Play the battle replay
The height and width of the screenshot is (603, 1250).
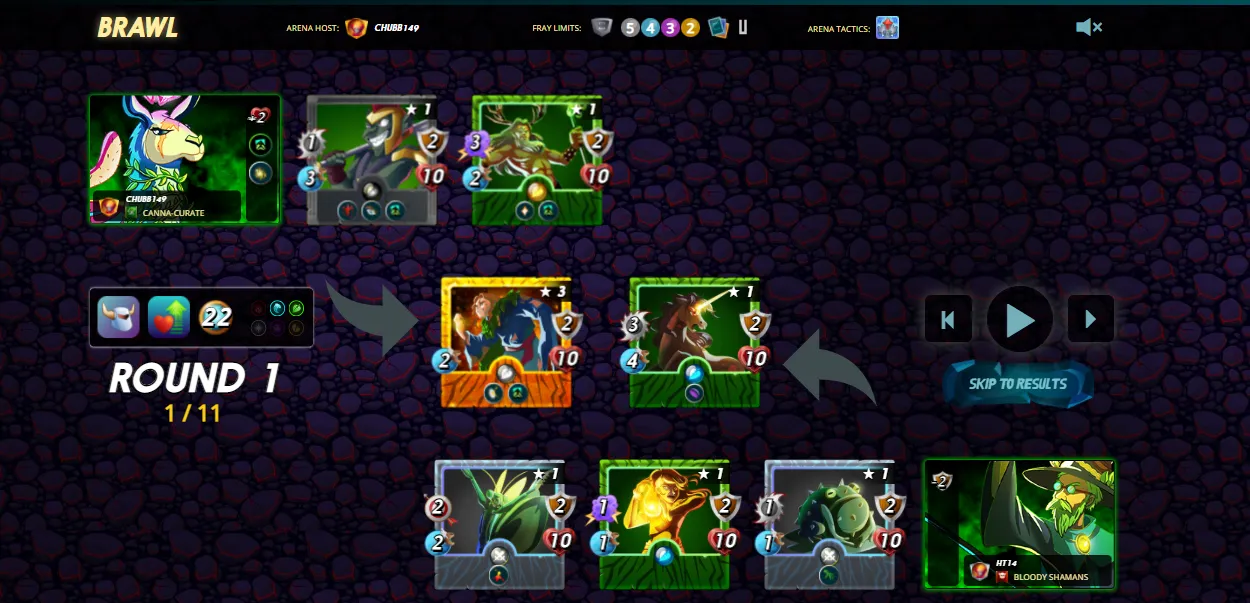(1019, 320)
